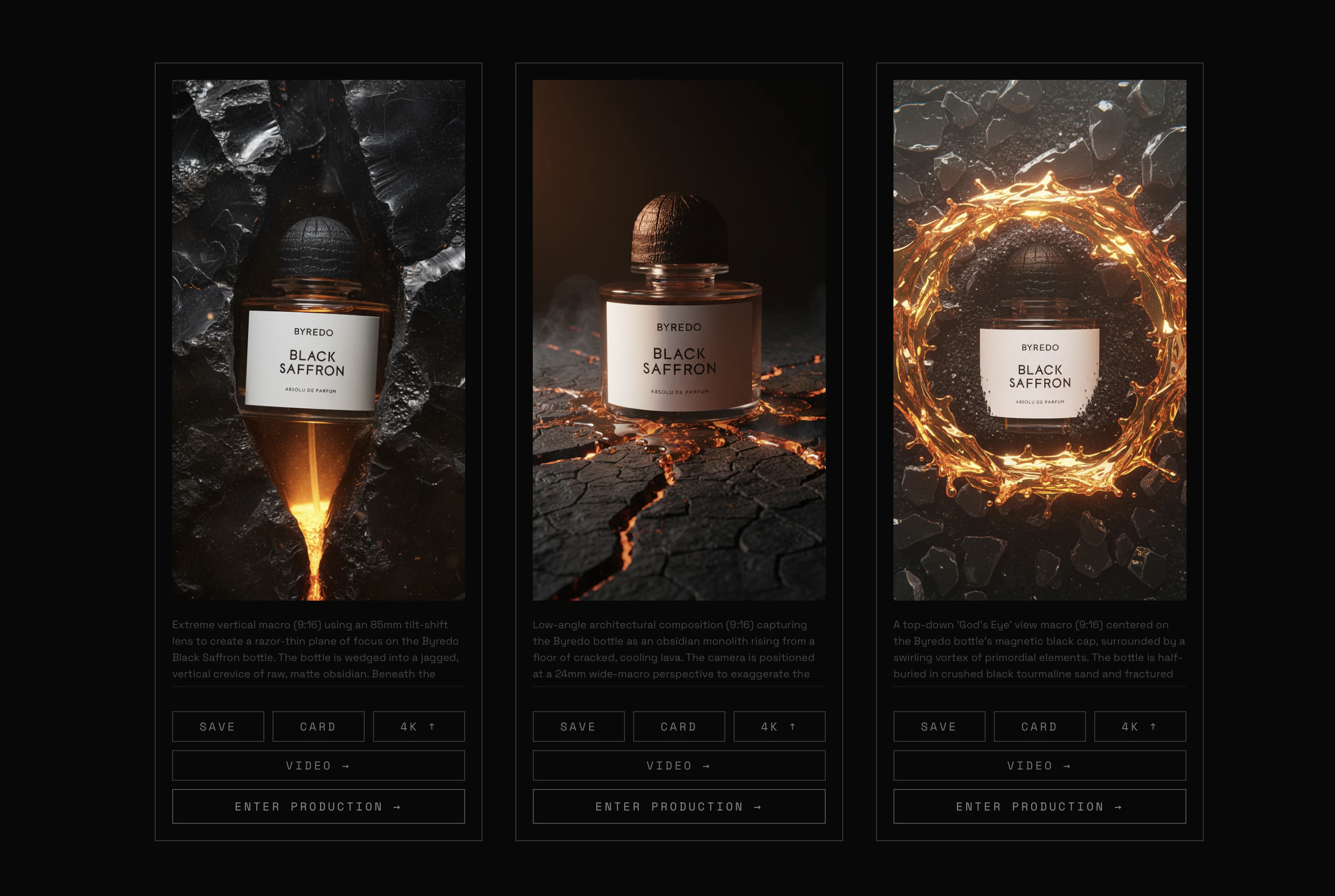1335x896 pixels.
Task: Click CARD under the golden splash ring image
Action: coord(1039,727)
